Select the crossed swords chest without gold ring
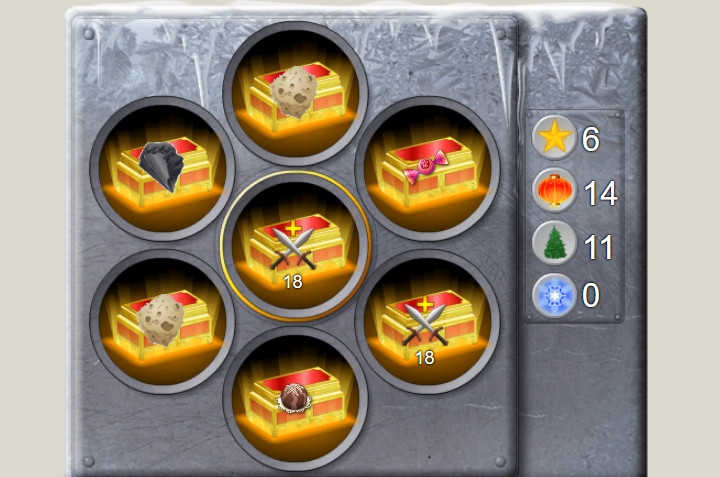 click(427, 322)
